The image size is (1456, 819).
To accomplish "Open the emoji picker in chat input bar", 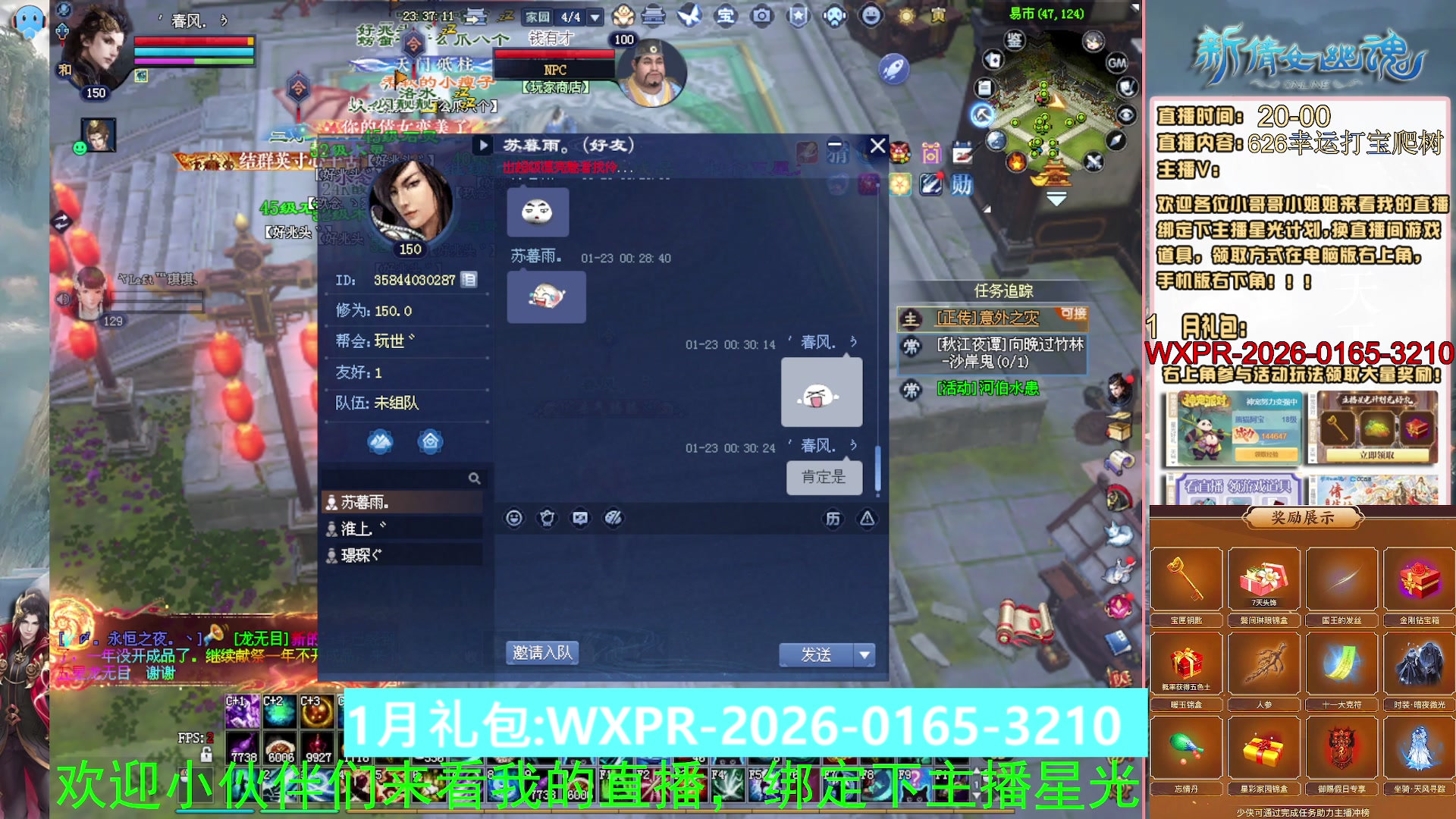I will click(515, 518).
